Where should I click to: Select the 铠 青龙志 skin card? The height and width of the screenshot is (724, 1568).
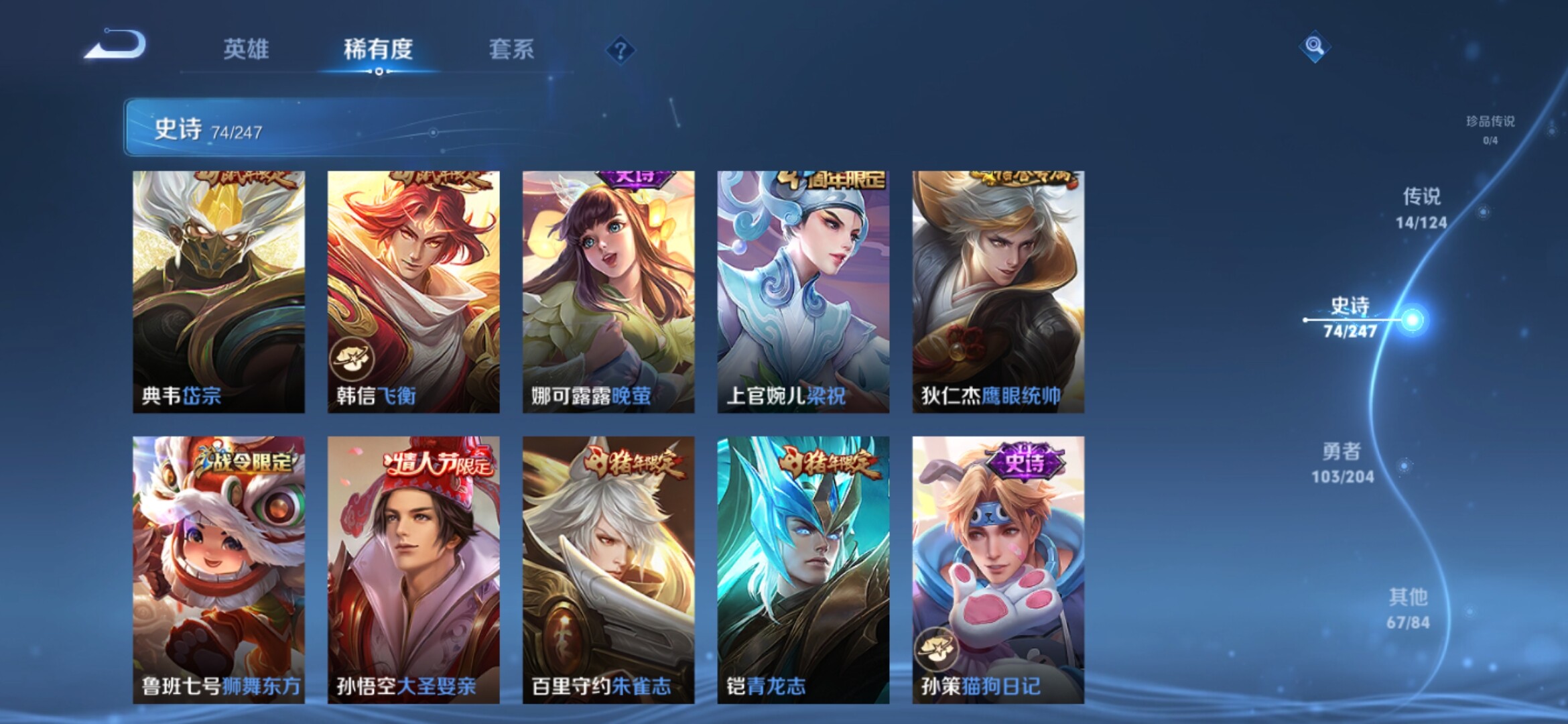(803, 570)
